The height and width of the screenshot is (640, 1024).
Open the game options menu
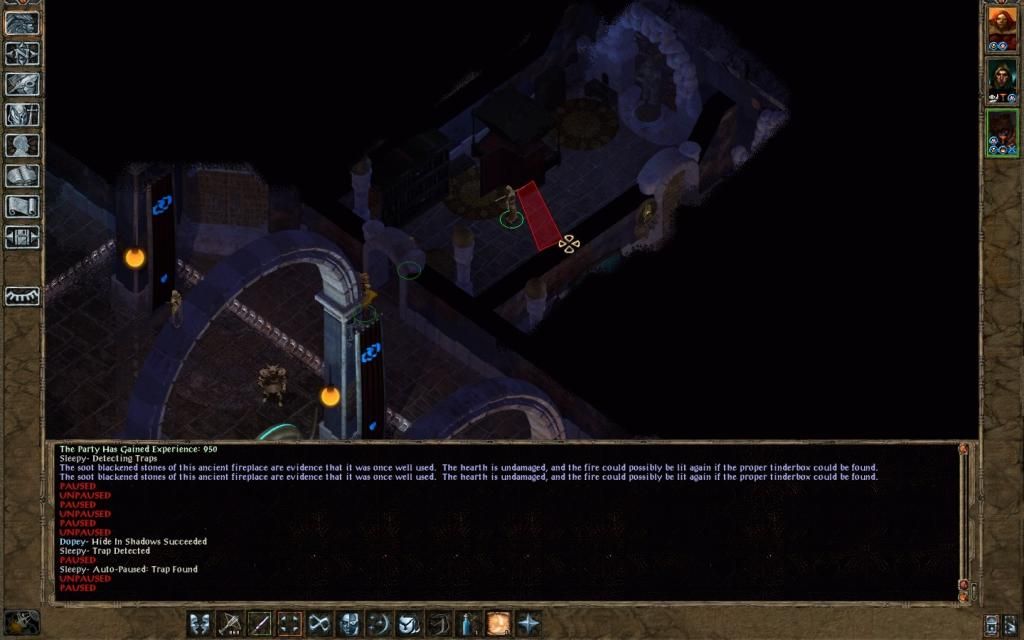point(22,238)
